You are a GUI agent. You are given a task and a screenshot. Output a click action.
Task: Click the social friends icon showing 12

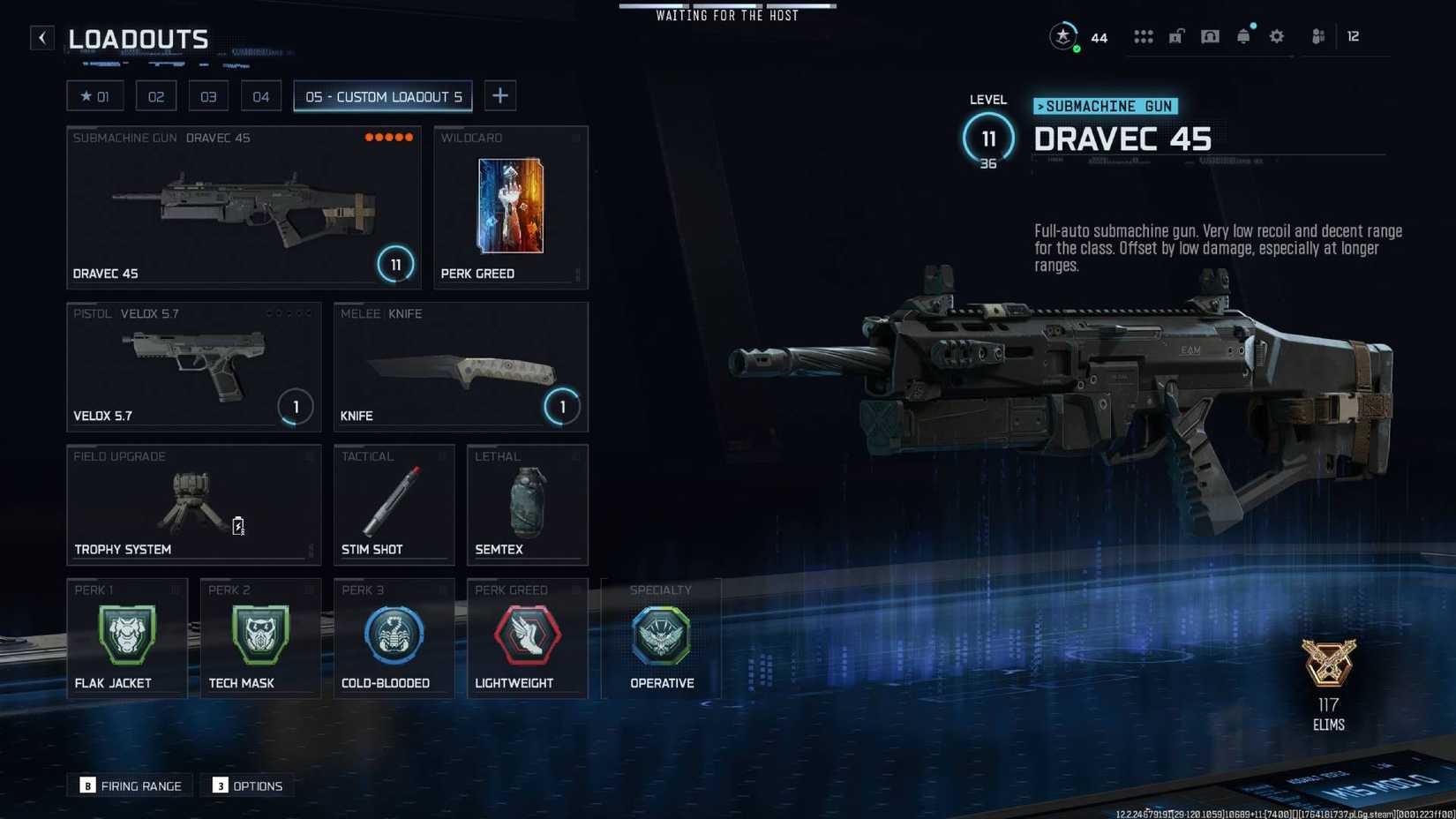(1318, 36)
